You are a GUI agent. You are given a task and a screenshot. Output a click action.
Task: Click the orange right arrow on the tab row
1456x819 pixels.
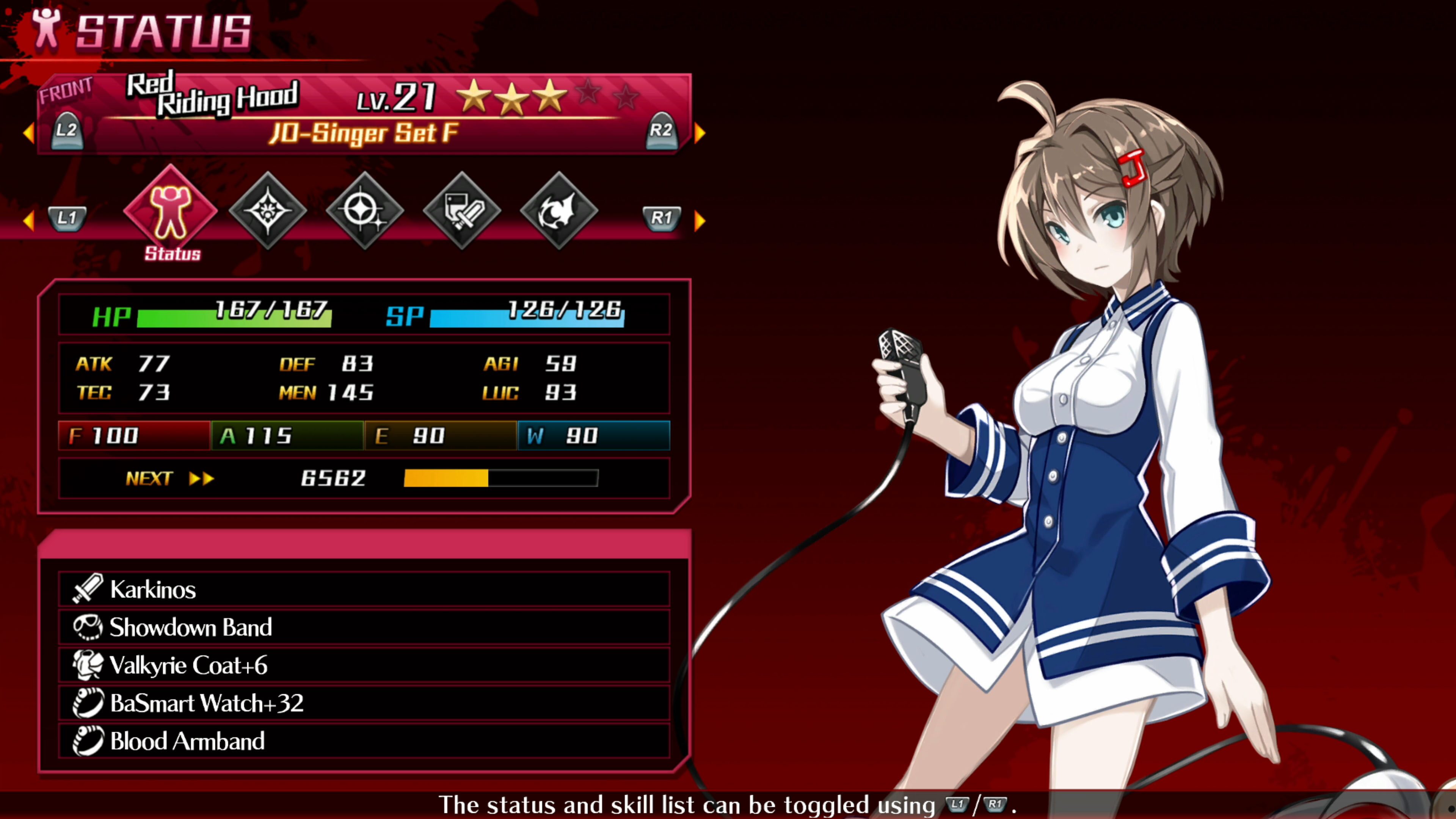(700, 220)
